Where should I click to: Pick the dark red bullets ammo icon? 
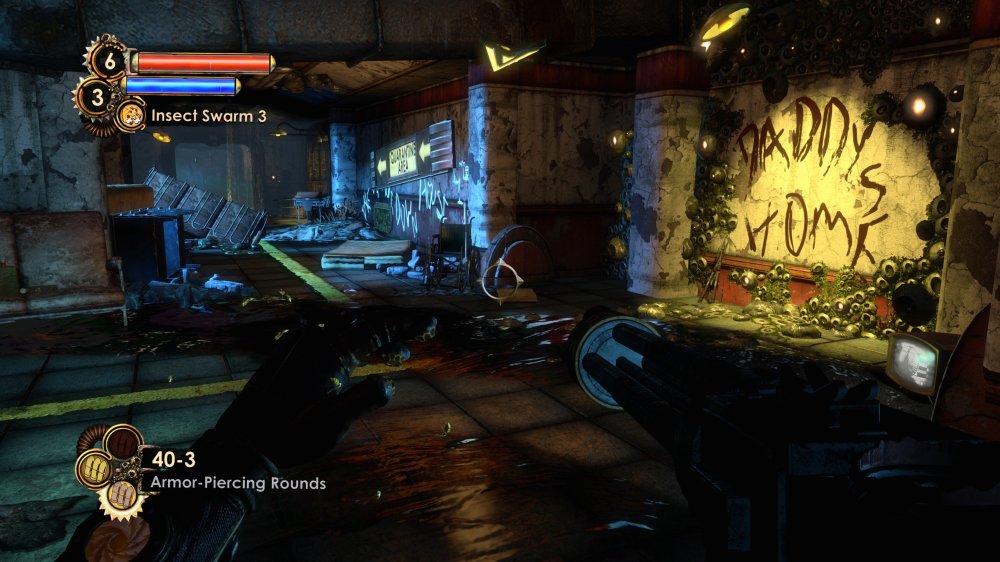123,440
